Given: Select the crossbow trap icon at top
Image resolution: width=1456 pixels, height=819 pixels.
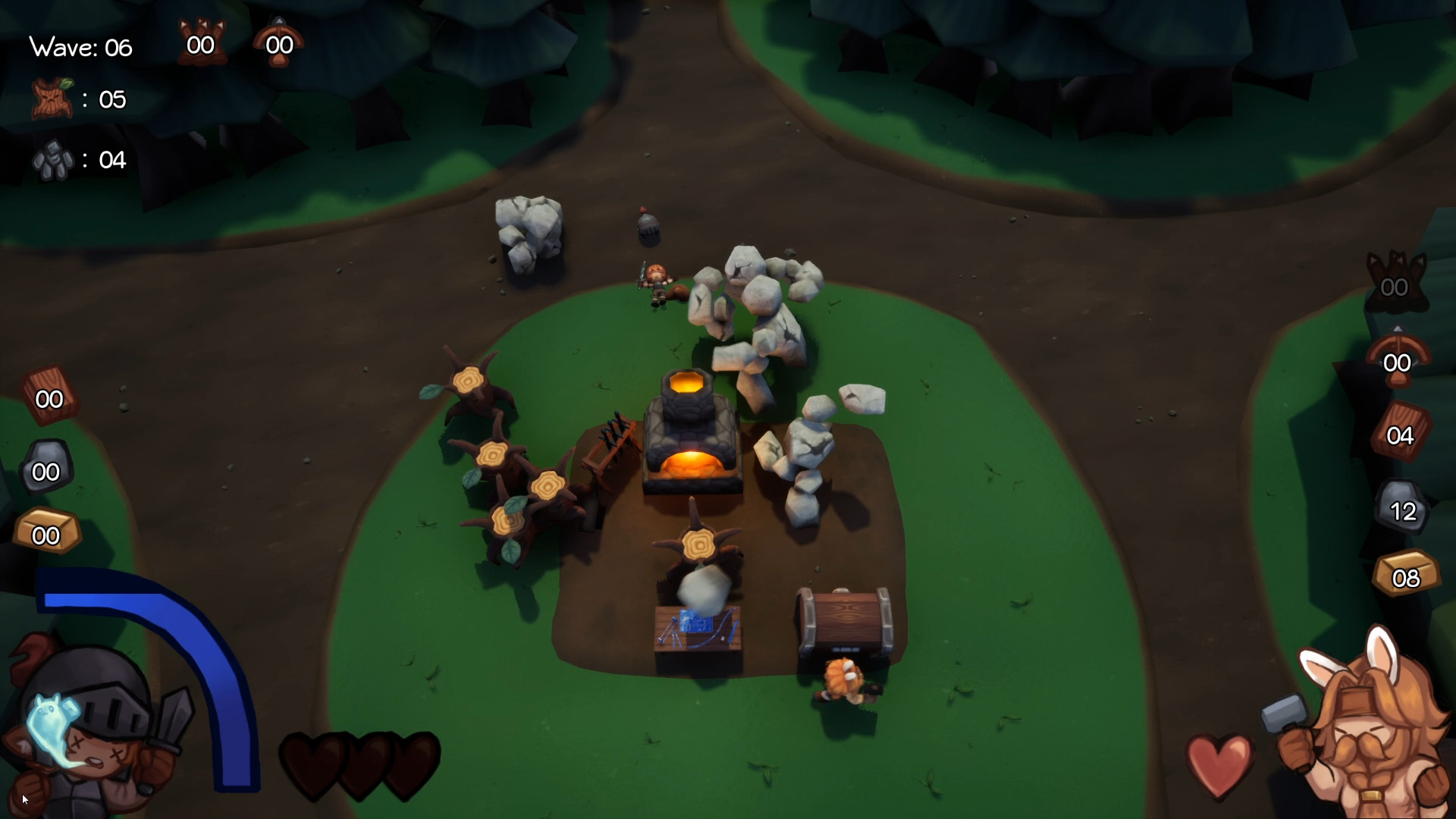Looking at the screenshot, I should [x=278, y=42].
